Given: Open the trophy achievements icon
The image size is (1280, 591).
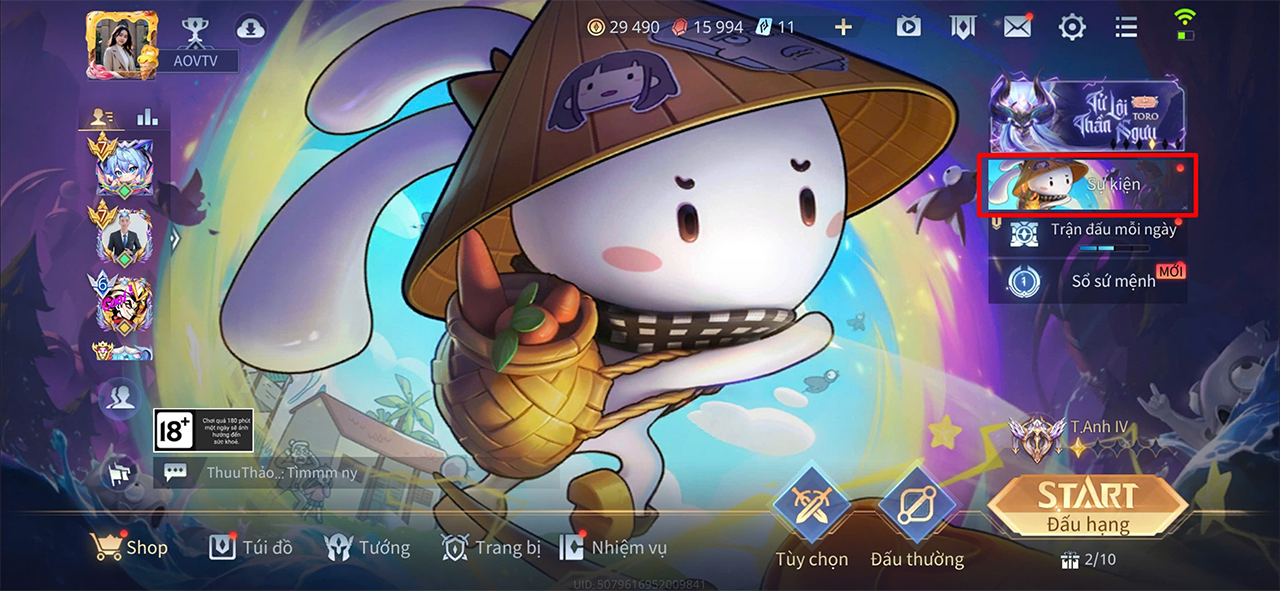Looking at the screenshot, I should pyautogui.click(x=194, y=29).
